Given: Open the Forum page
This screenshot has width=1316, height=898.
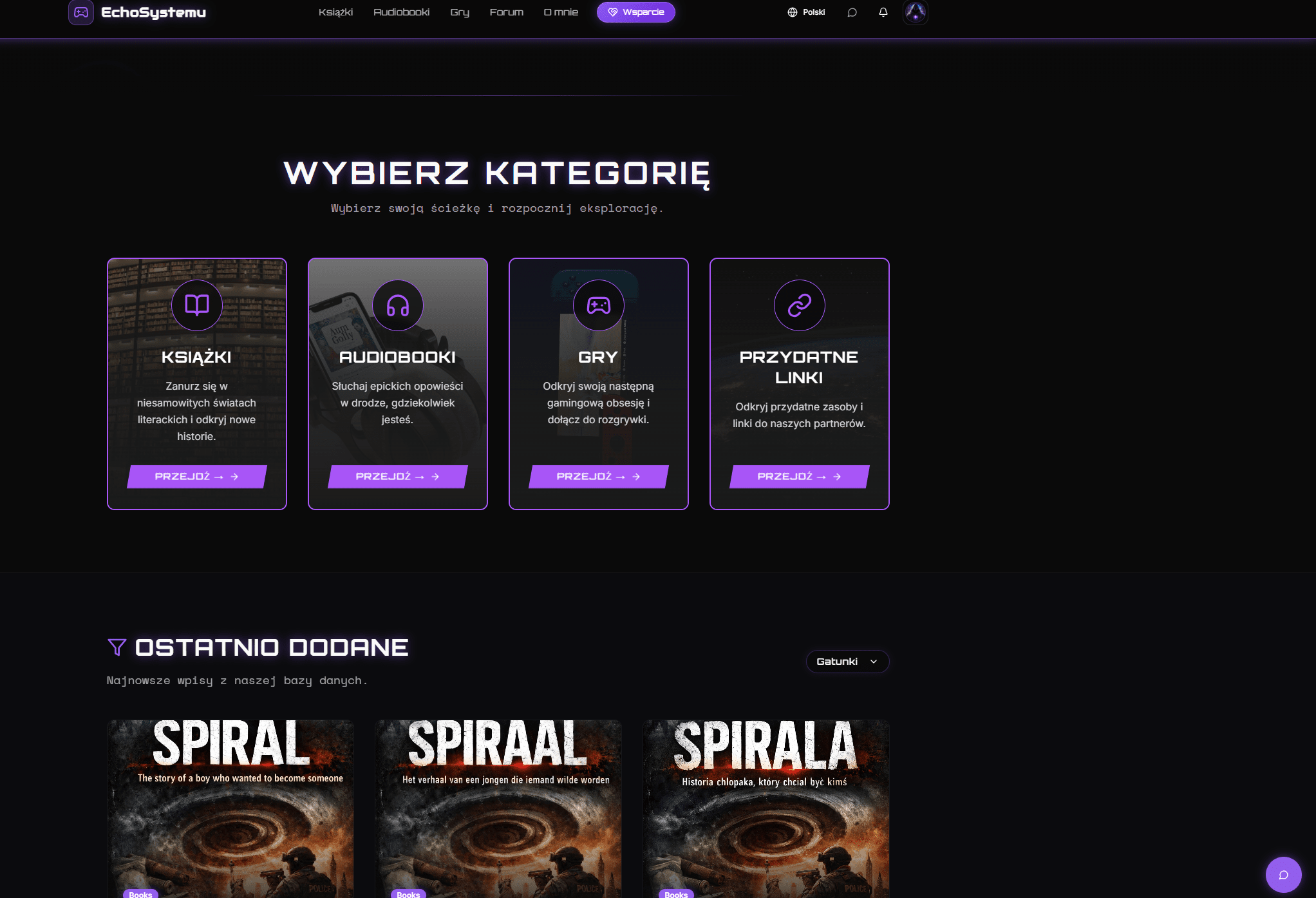Looking at the screenshot, I should [506, 12].
